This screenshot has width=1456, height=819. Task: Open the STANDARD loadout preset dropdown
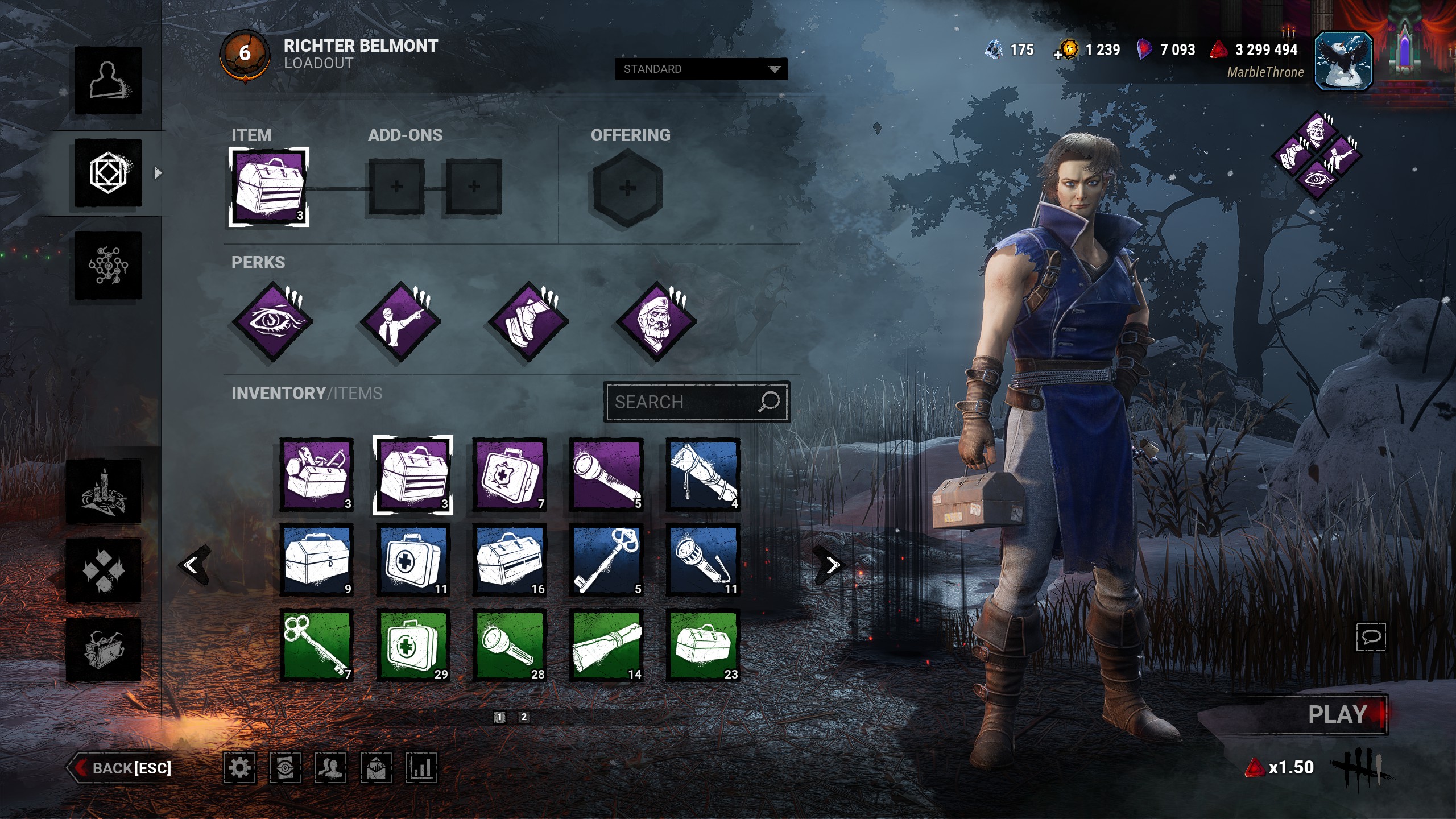point(701,69)
